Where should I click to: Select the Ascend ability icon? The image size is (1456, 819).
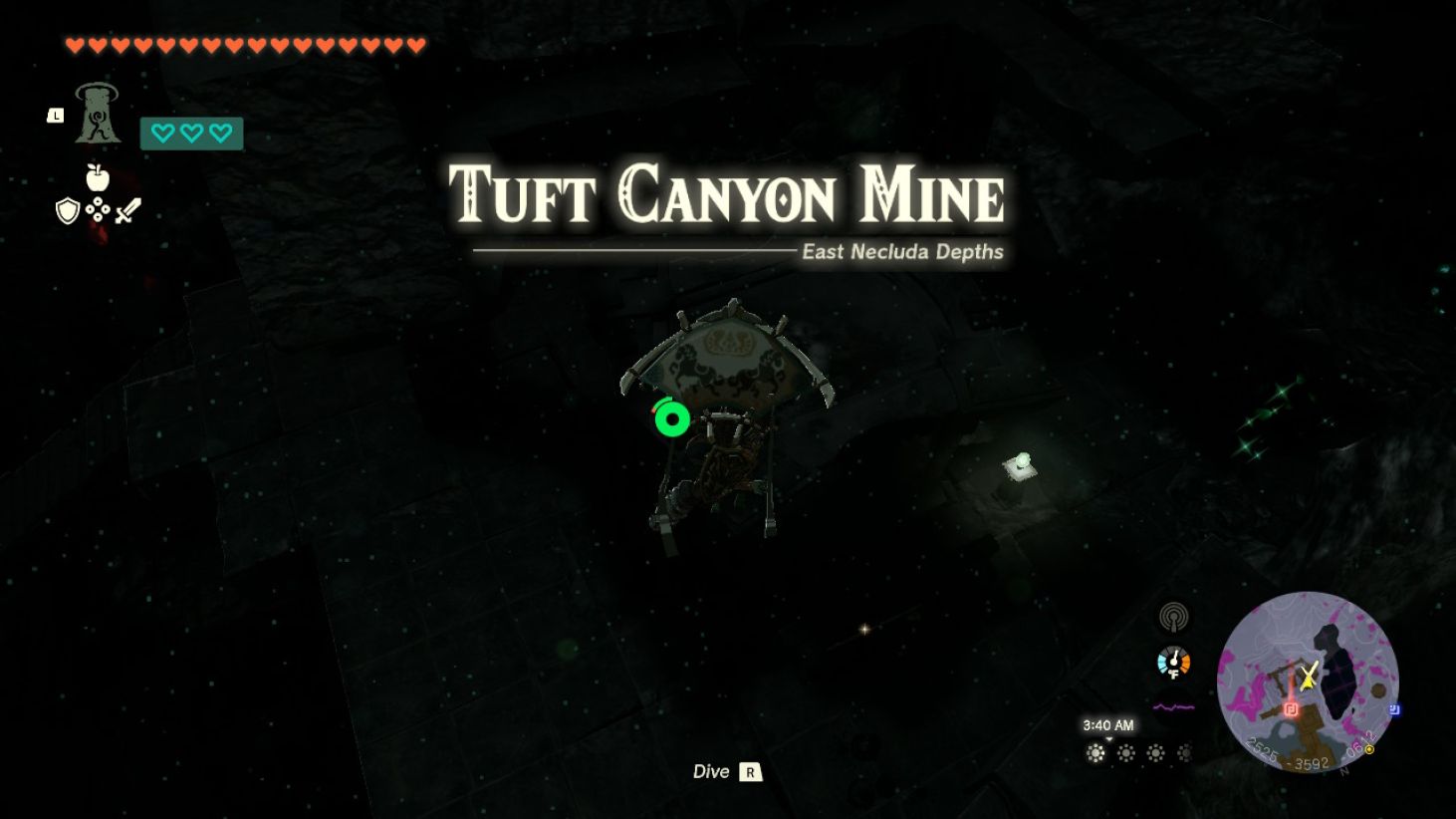[x=97, y=115]
